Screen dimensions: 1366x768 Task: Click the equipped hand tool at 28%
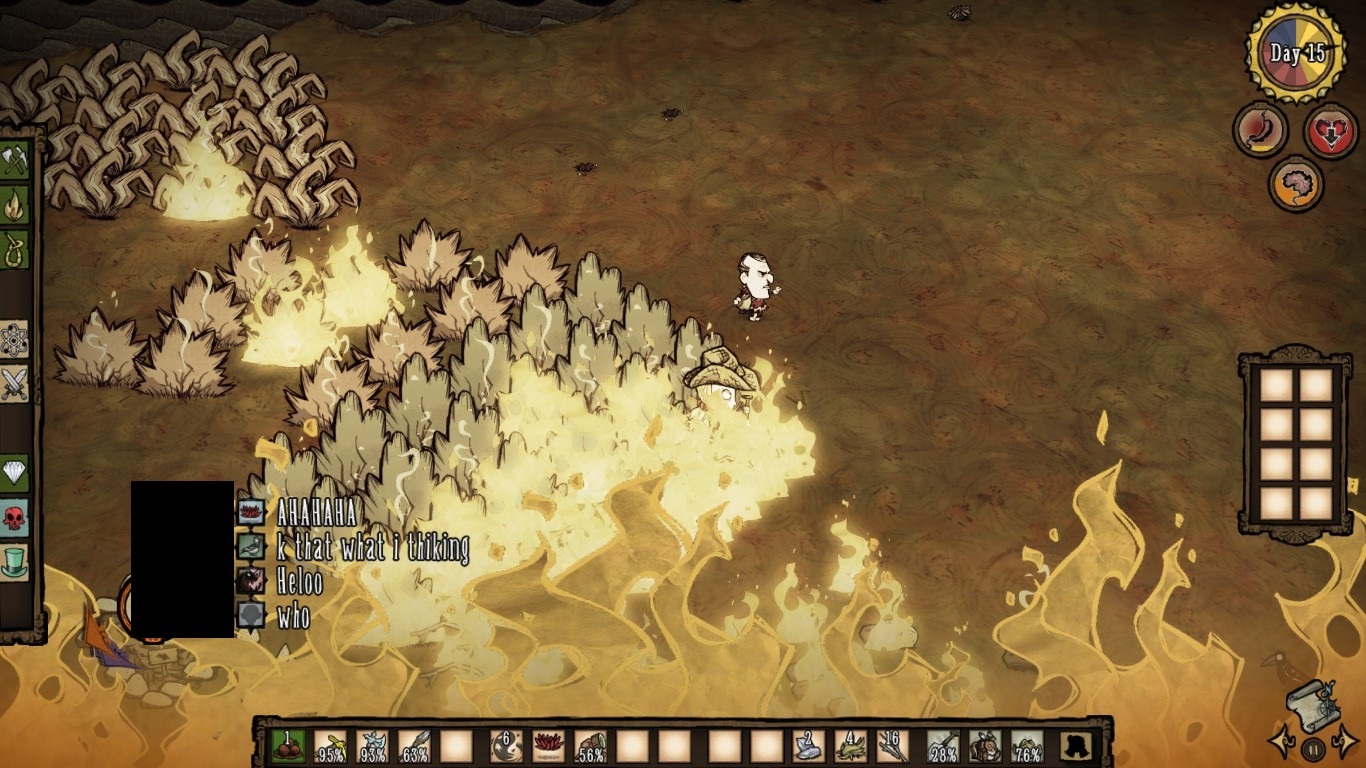point(943,746)
